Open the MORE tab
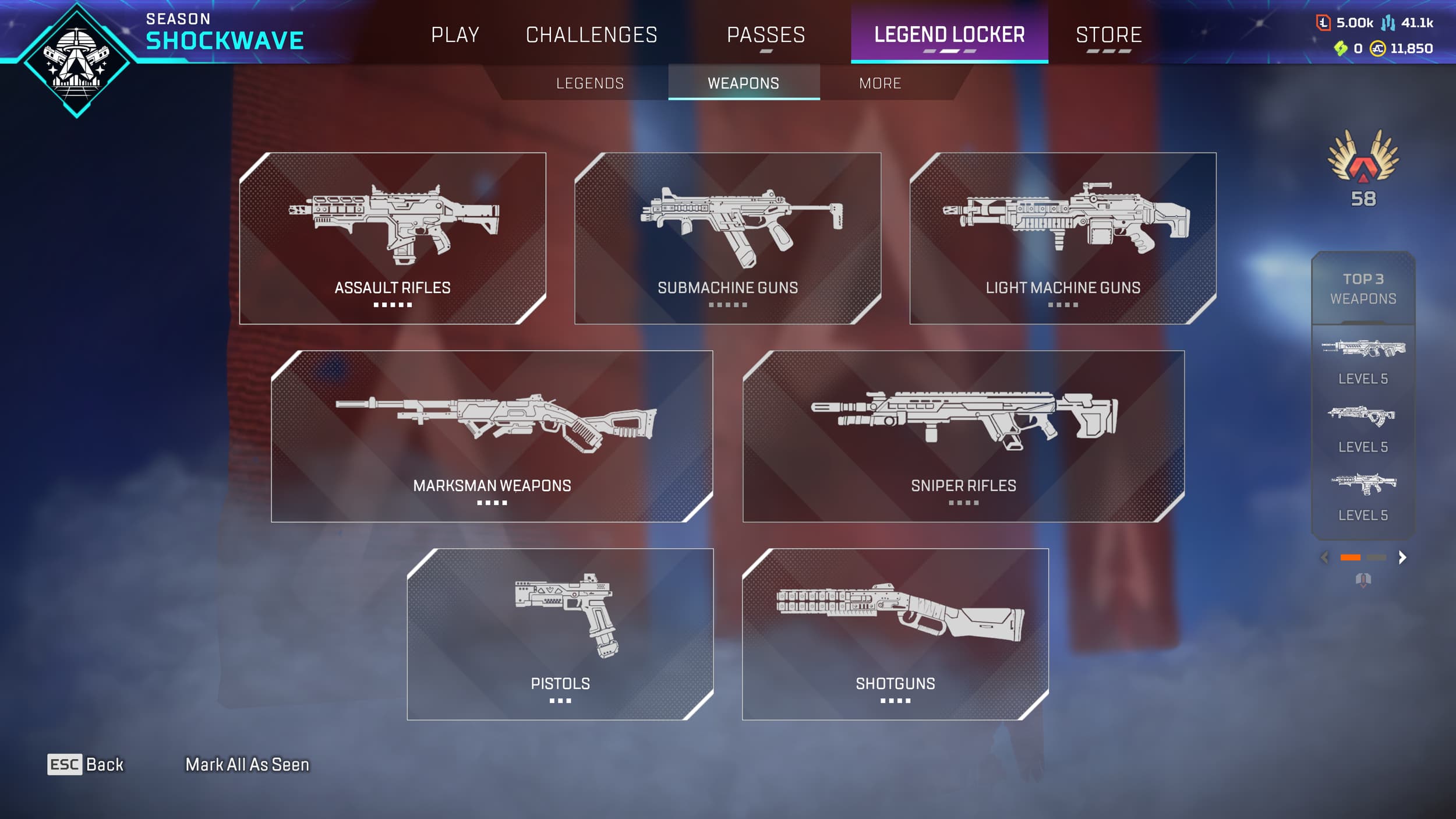This screenshot has width=1456, height=819. (880, 83)
